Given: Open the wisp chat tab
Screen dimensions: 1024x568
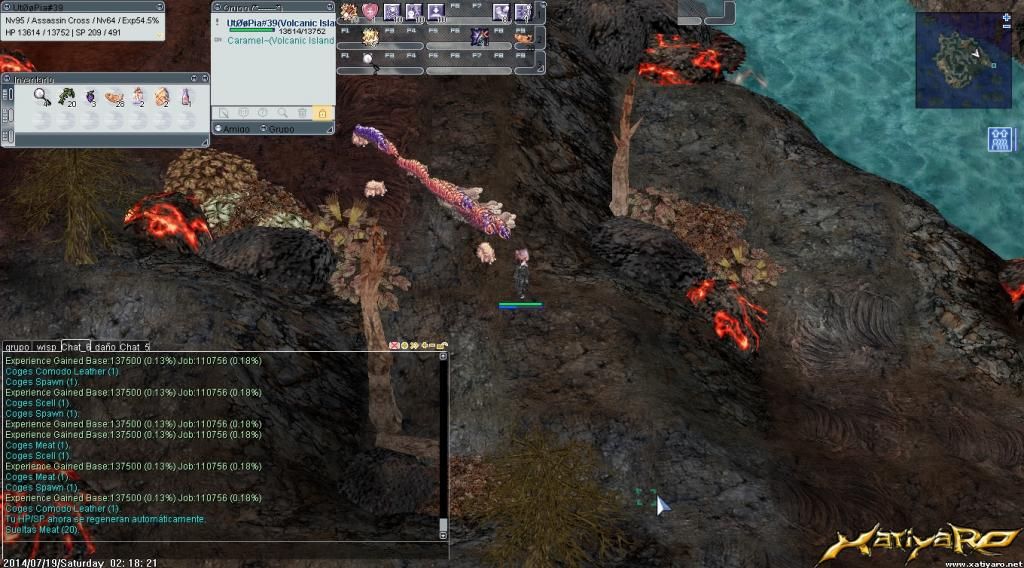Looking at the screenshot, I should (46, 346).
